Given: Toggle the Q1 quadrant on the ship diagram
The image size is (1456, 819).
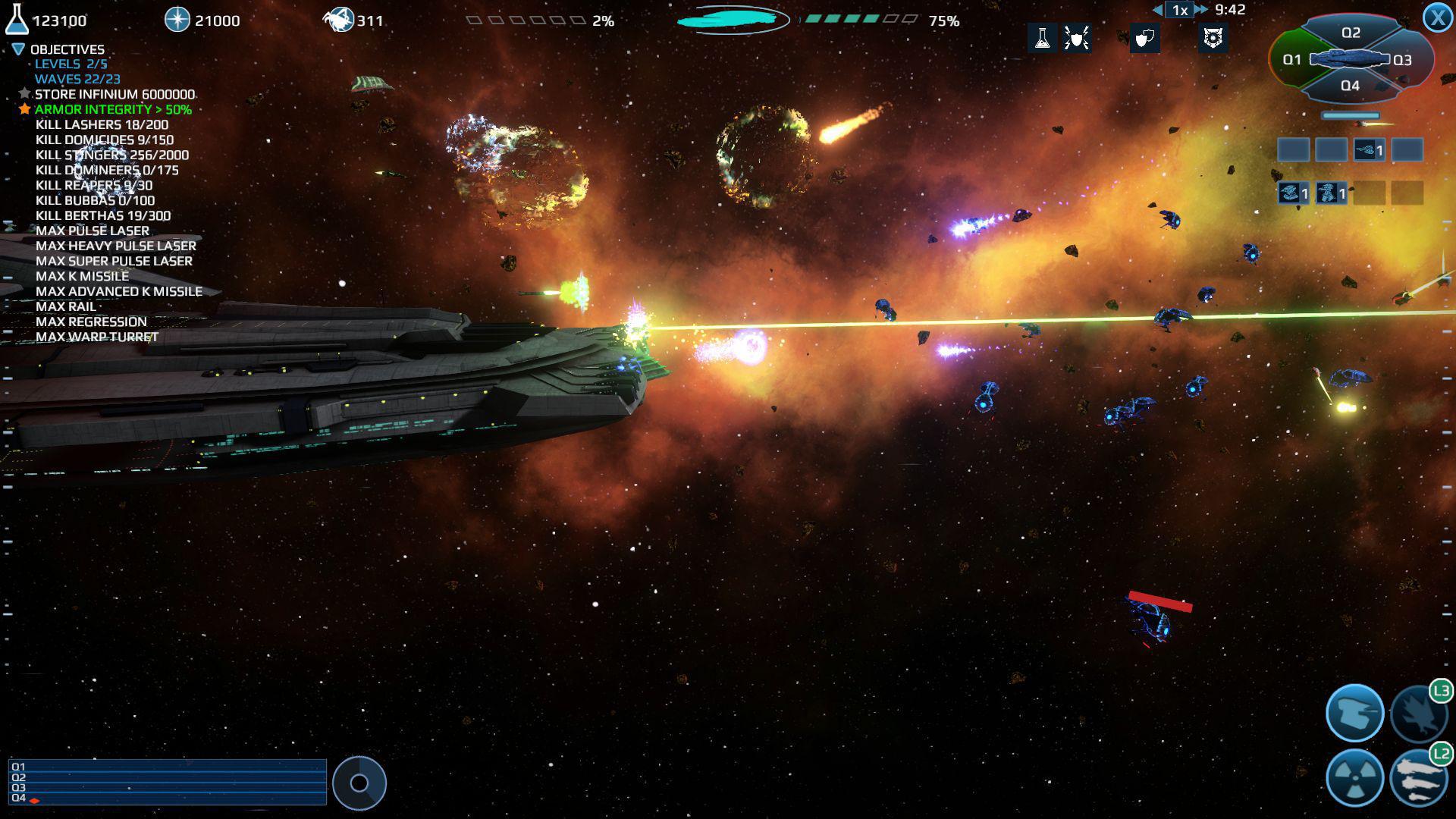Looking at the screenshot, I should click(1293, 60).
